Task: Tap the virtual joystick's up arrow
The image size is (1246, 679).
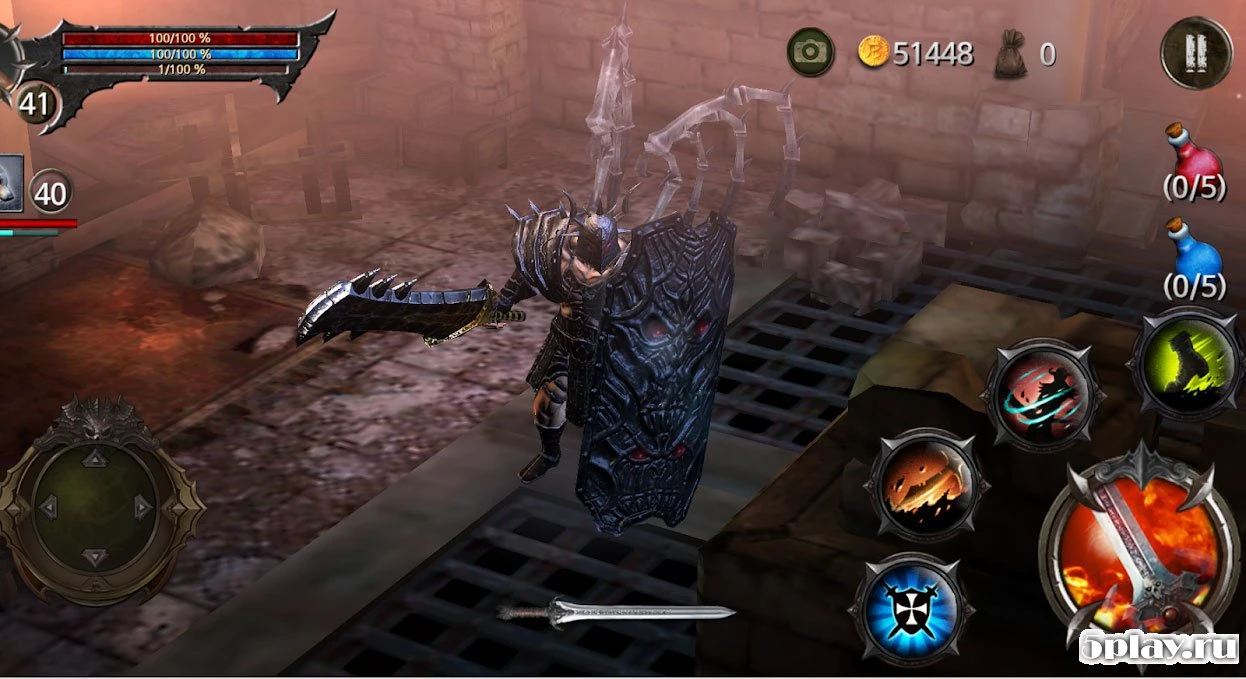Action: coord(94,459)
